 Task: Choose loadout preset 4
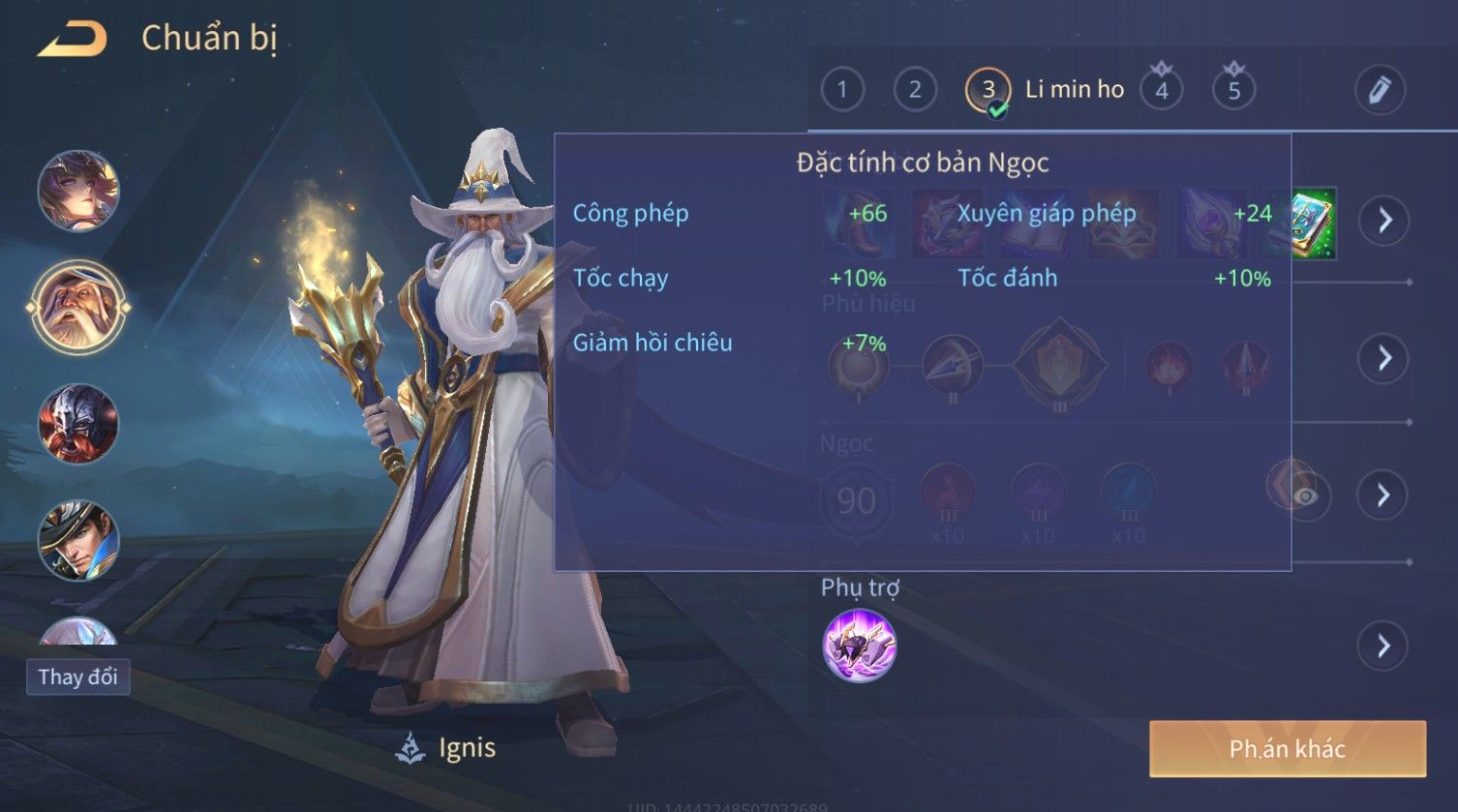[1162, 90]
